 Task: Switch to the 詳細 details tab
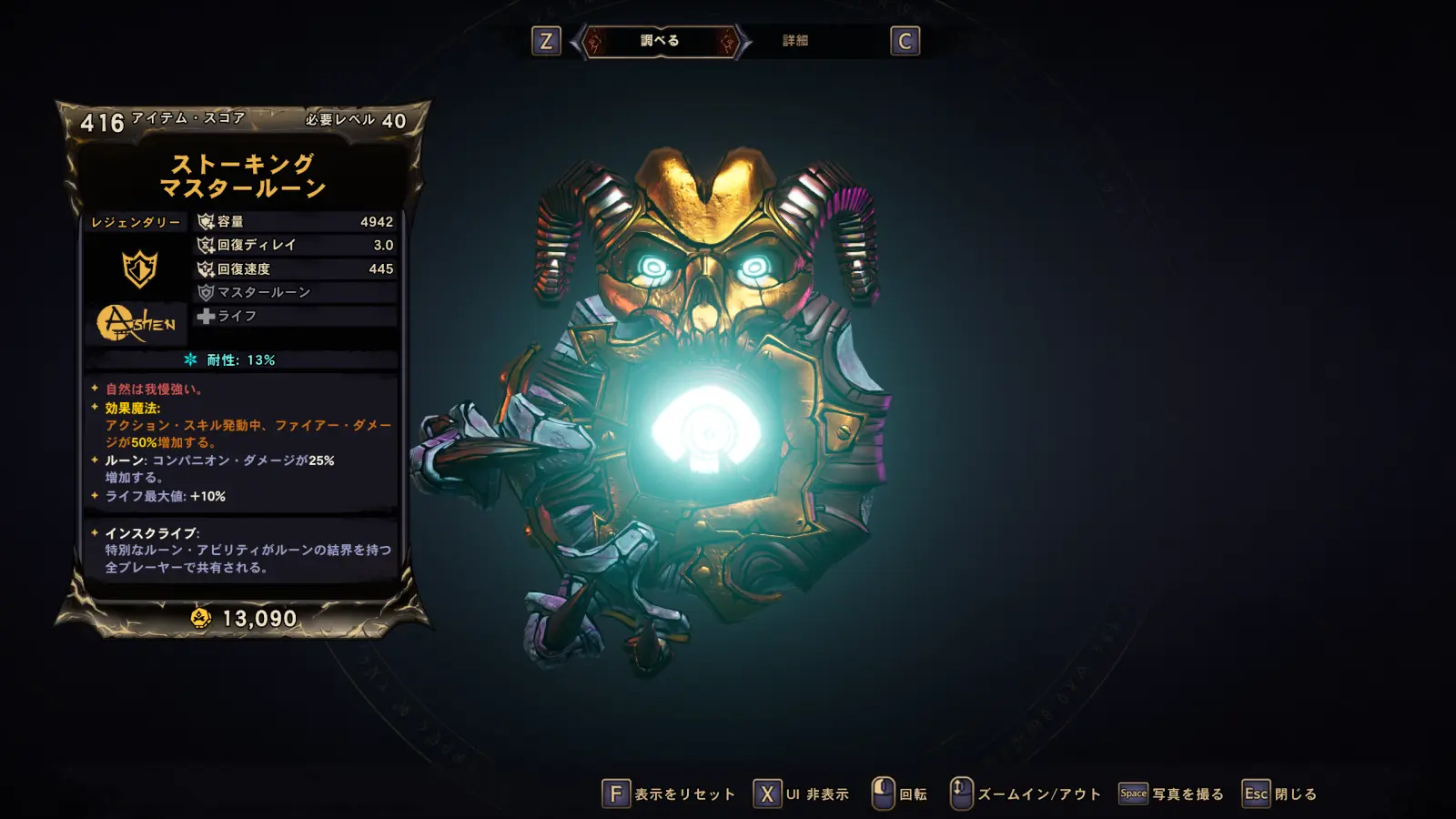[x=795, y=41]
